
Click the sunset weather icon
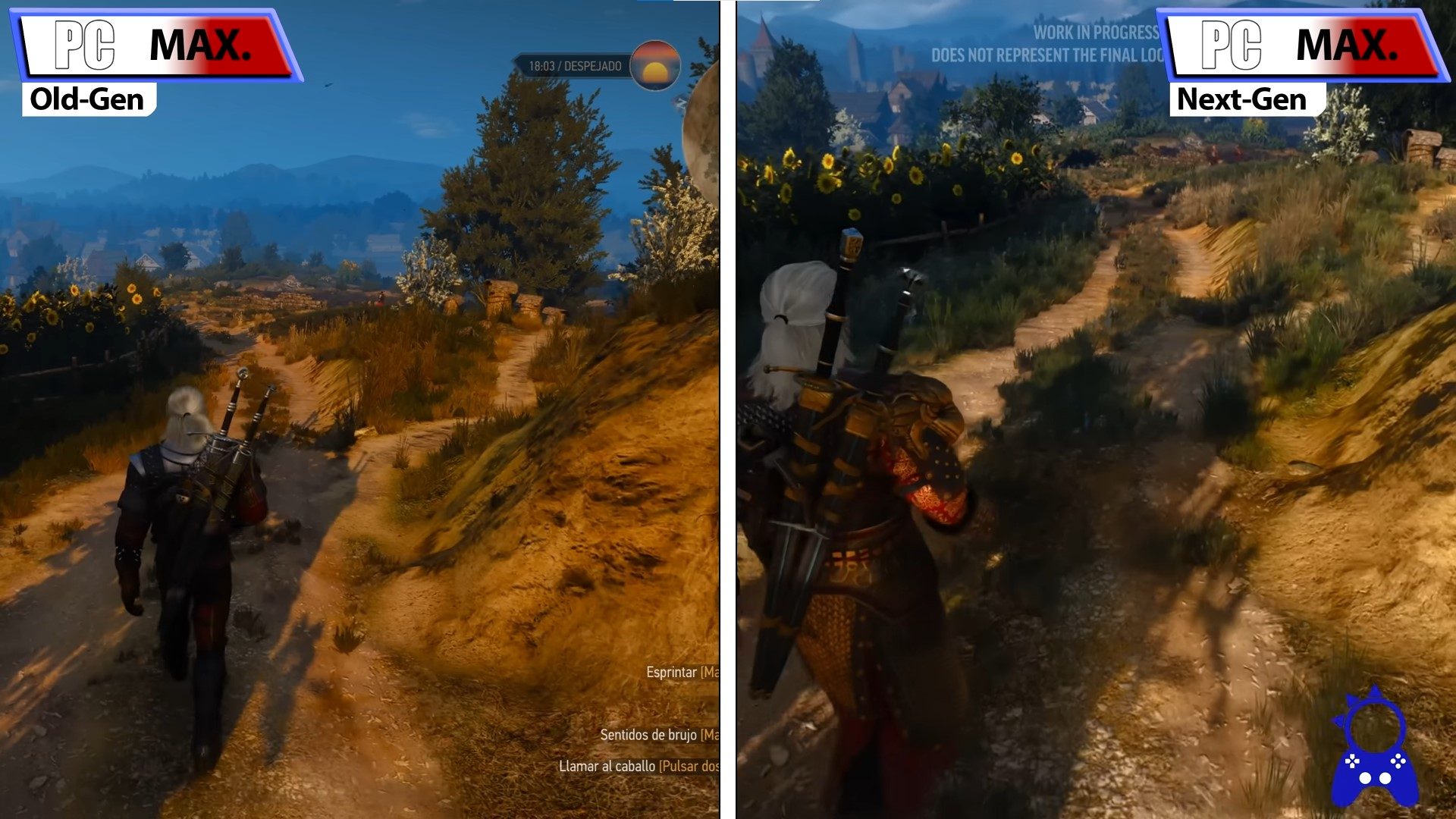[x=657, y=66]
